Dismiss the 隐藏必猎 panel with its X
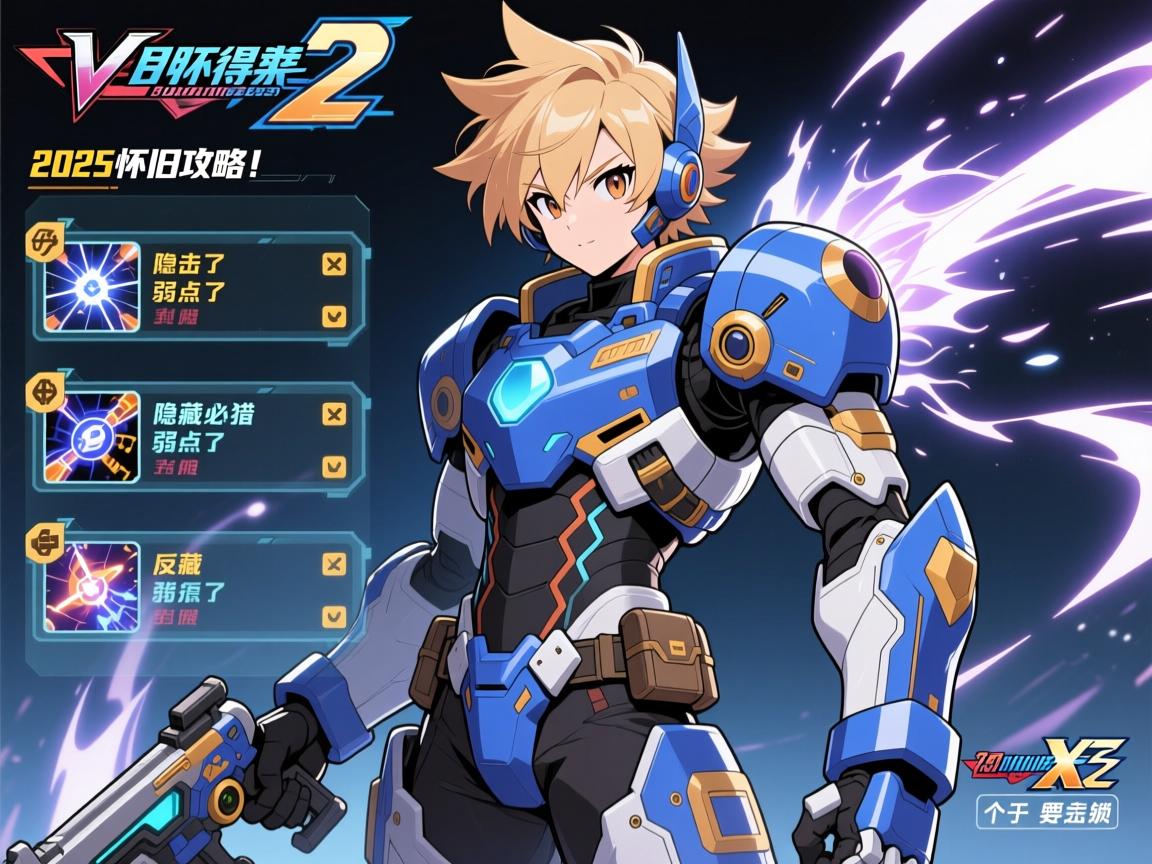The width and height of the screenshot is (1152, 864). (335, 414)
